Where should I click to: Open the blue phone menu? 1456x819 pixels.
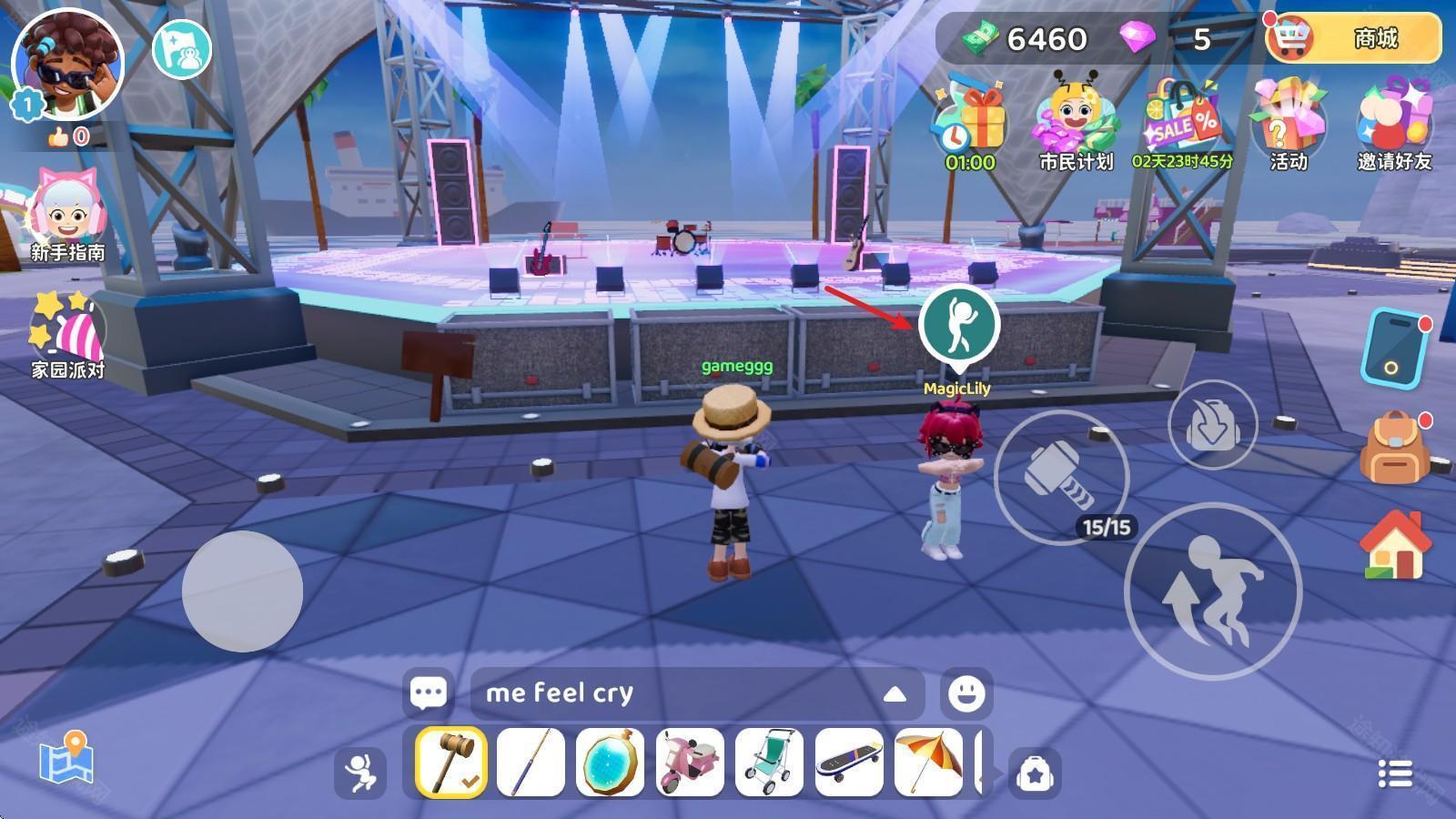pyautogui.click(x=1393, y=348)
